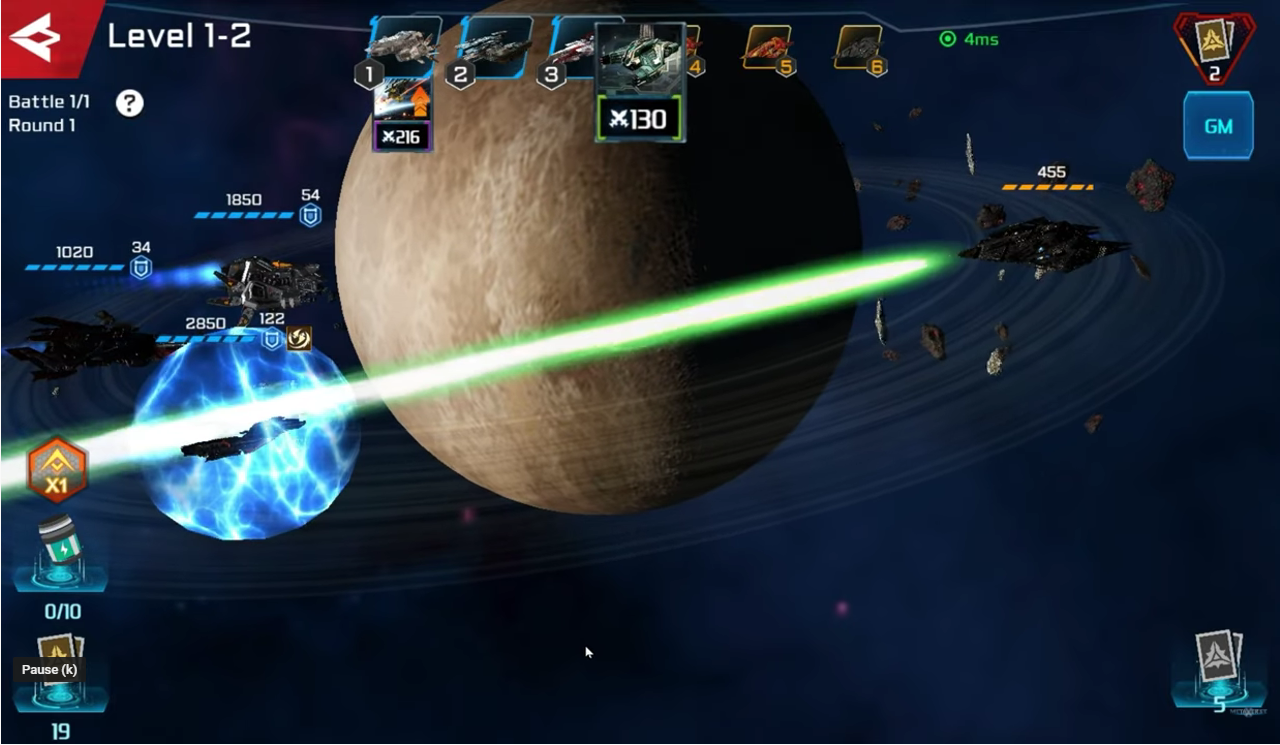The width and height of the screenshot is (1280, 745).
Task: Toggle the X1 battle speed button
Action: [58, 469]
